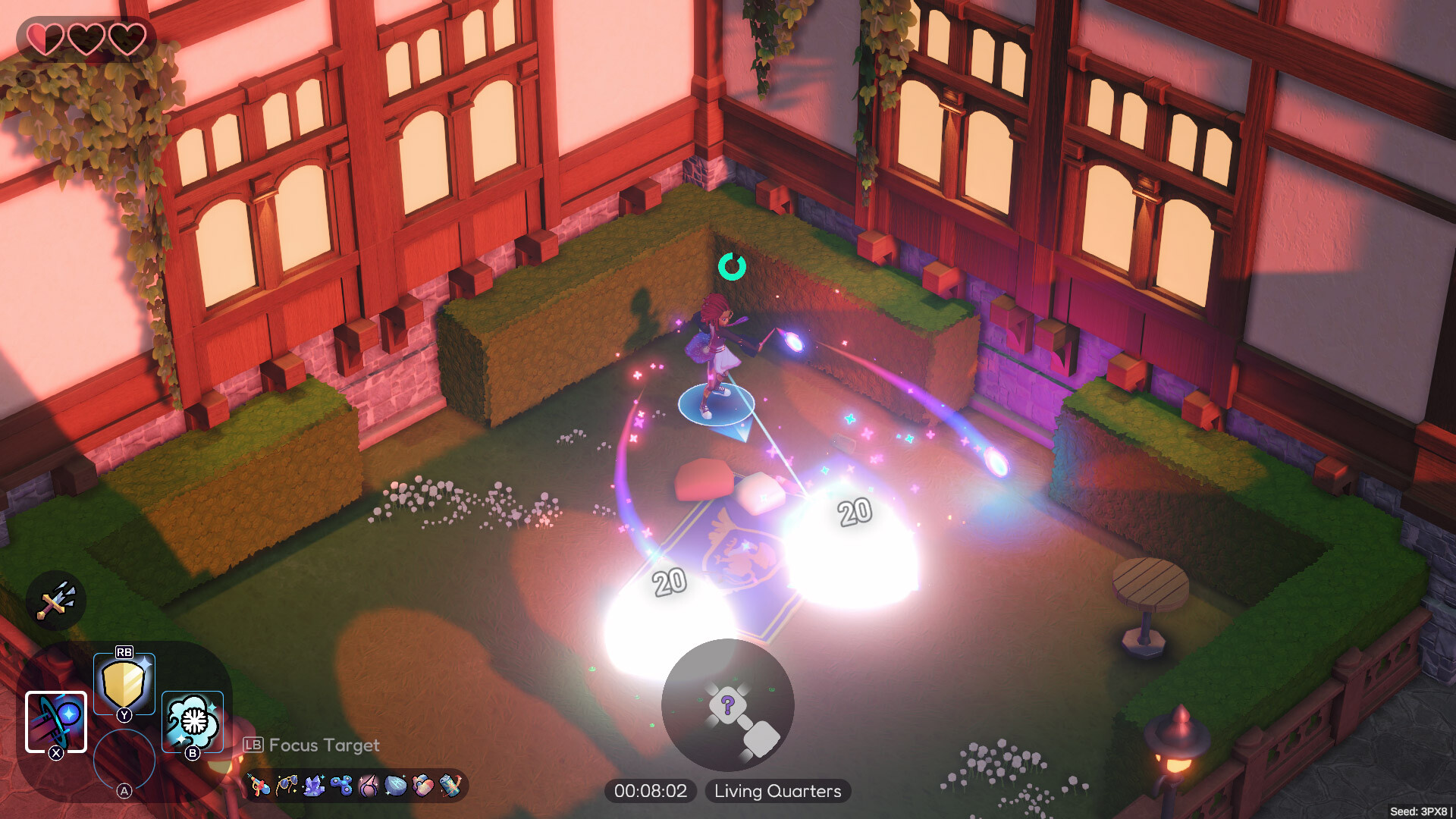Select the fidget spinner item
Viewport: 1456px width, 819px height.
tap(343, 785)
